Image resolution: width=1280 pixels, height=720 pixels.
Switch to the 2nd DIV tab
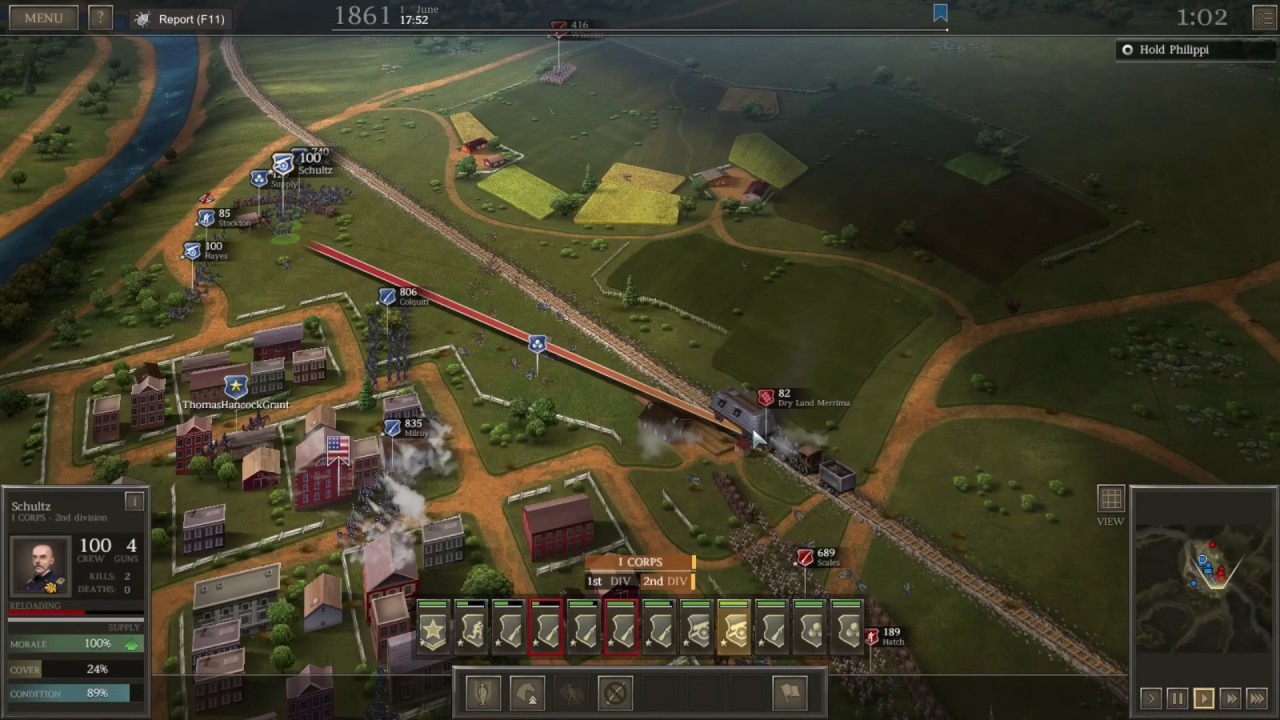(x=665, y=581)
